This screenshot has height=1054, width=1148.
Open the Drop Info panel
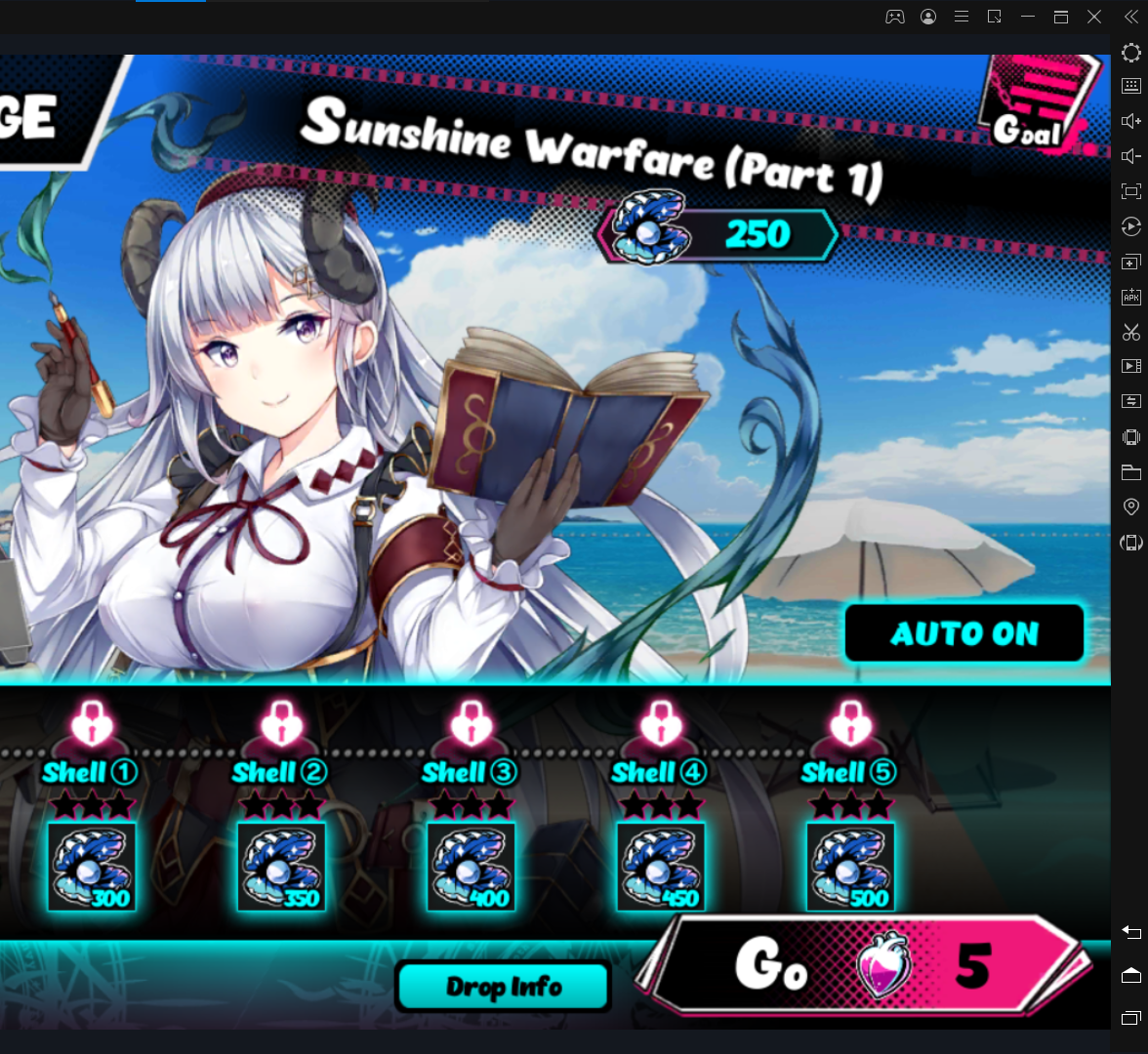504,987
